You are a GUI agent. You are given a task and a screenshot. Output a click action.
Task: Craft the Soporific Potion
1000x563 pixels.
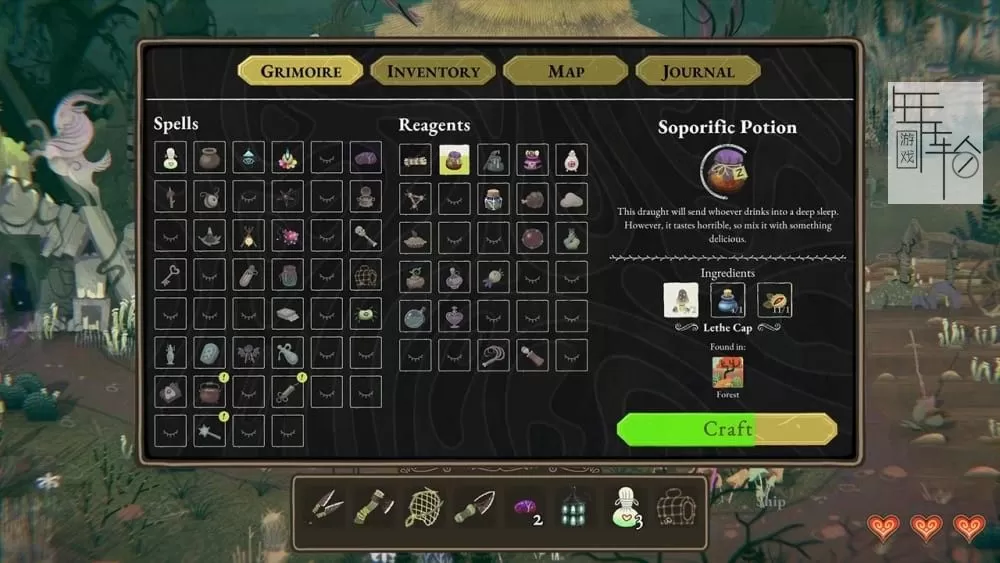pyautogui.click(x=727, y=429)
